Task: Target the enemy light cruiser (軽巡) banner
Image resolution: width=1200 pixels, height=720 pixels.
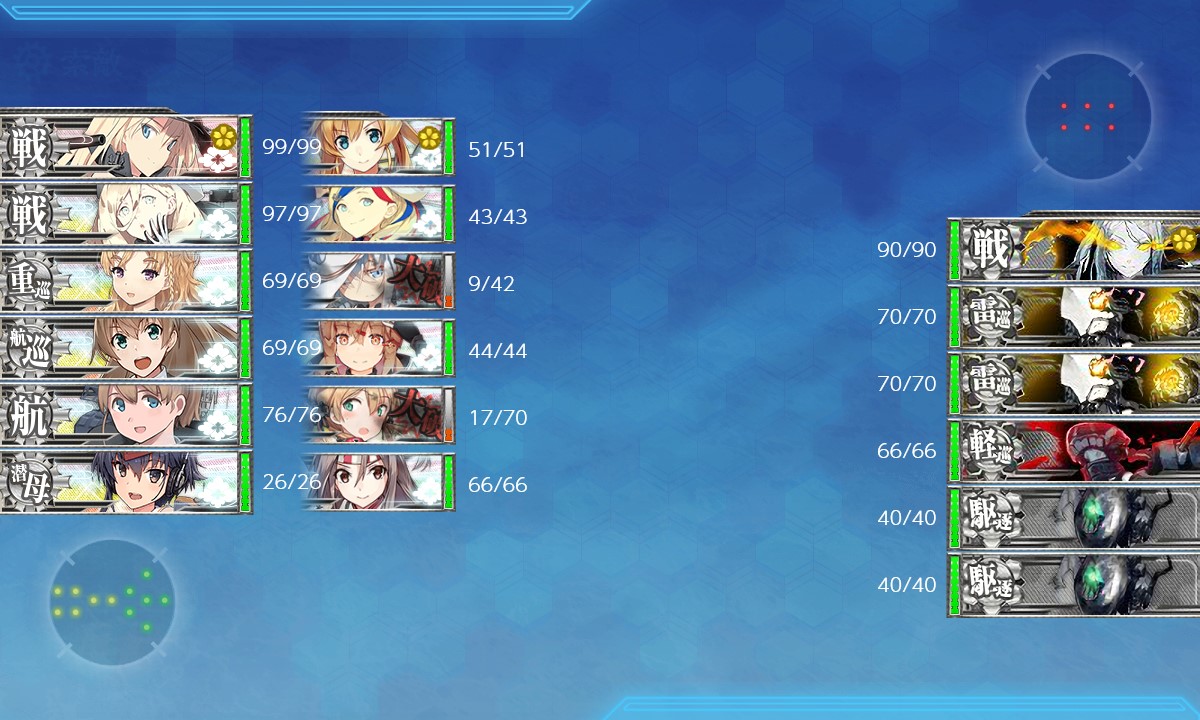Action: [1075, 450]
